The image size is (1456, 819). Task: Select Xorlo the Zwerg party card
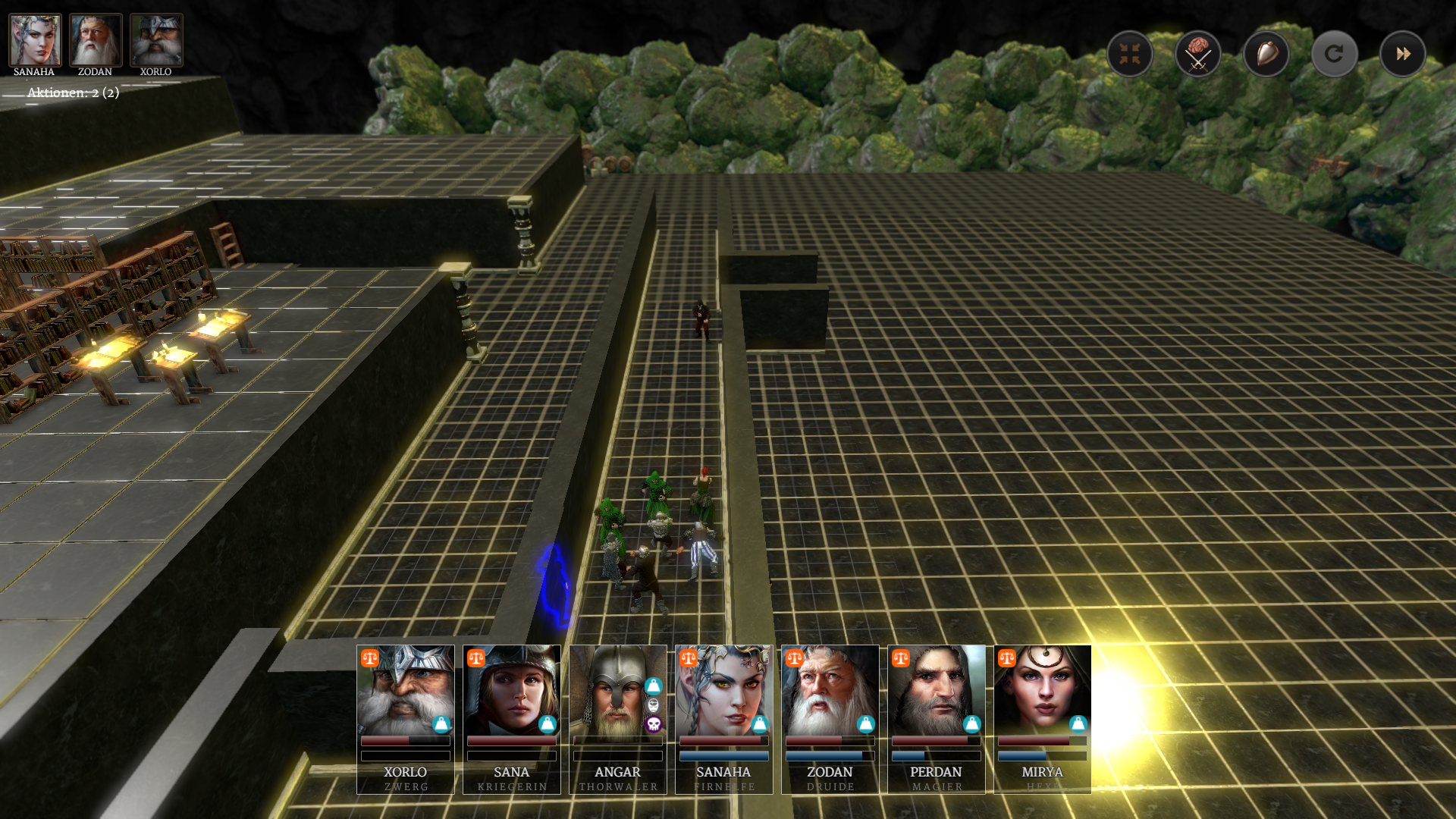(406, 718)
